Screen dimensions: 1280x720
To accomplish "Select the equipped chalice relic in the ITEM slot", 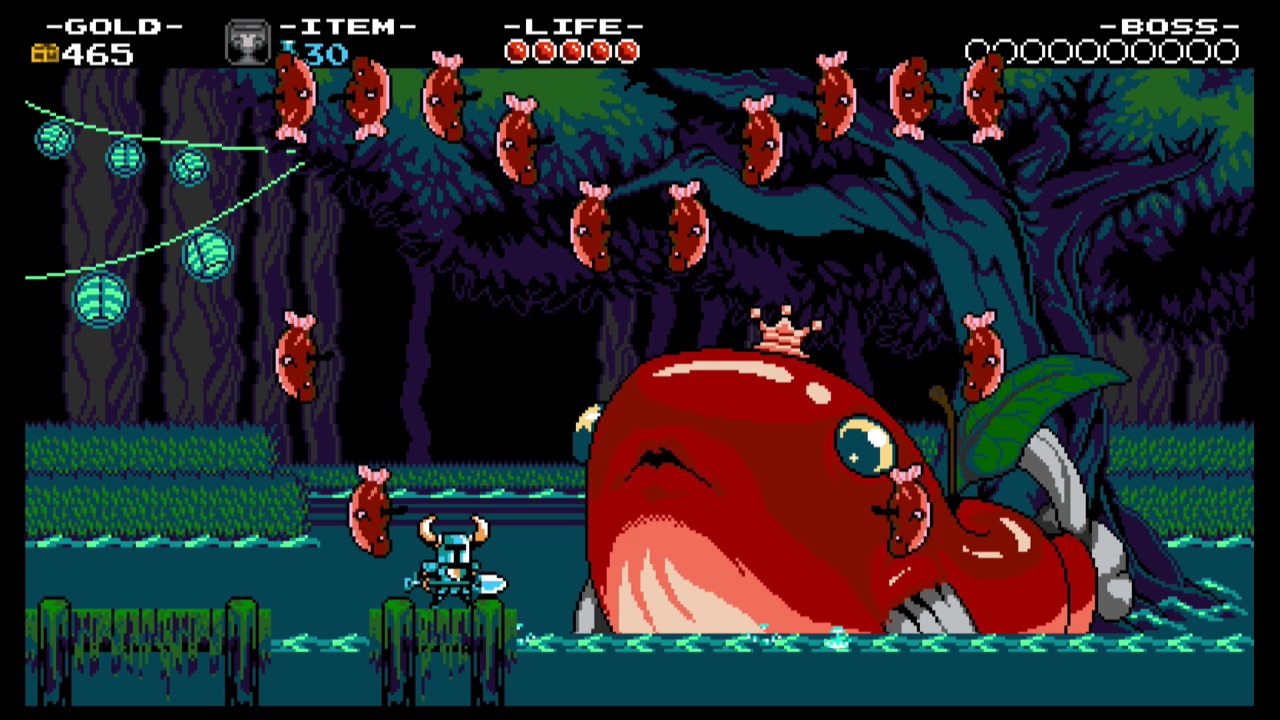I will click(x=247, y=45).
